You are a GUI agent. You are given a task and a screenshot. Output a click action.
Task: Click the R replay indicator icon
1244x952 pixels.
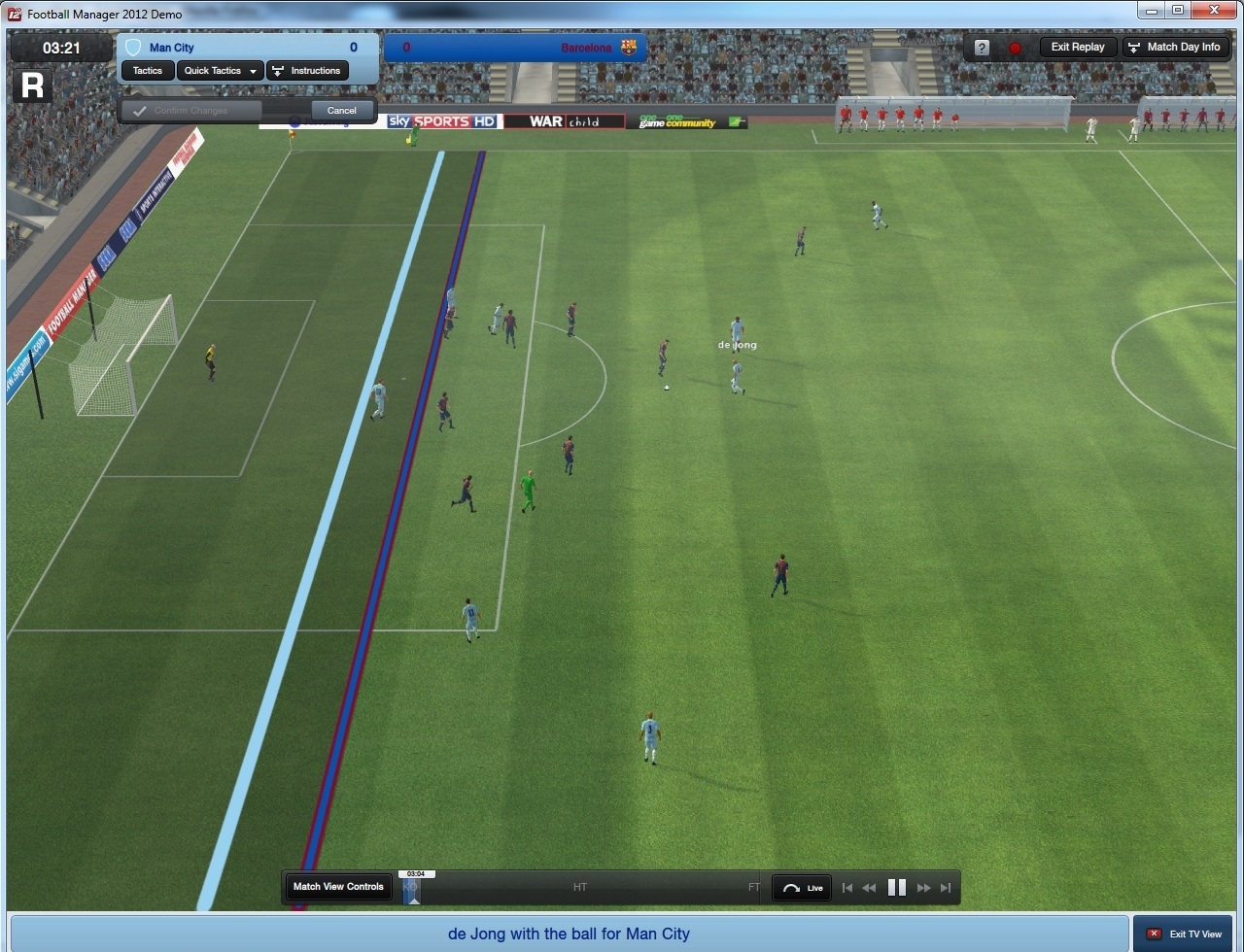32,85
